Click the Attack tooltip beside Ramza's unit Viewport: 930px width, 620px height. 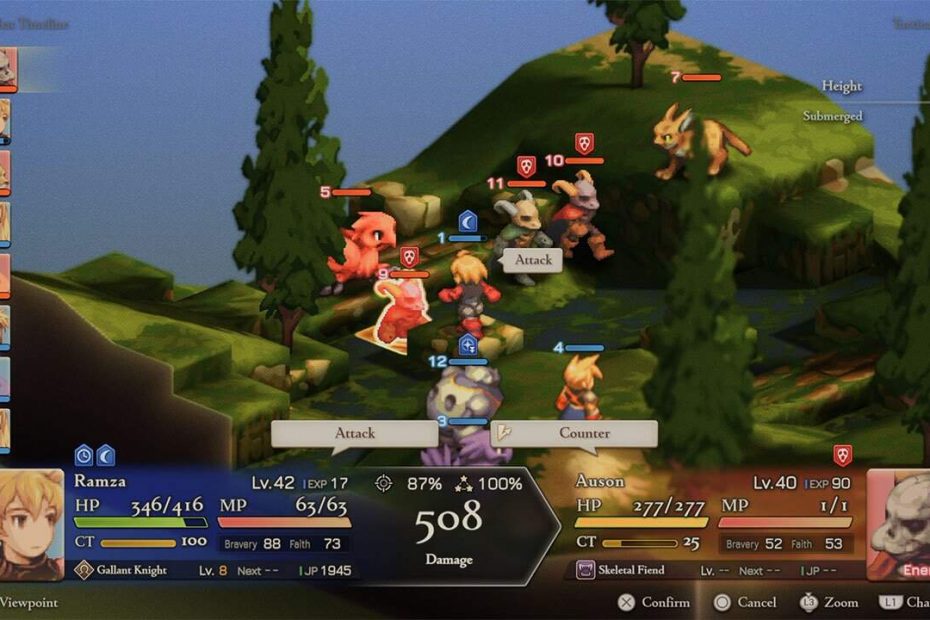(x=533, y=260)
